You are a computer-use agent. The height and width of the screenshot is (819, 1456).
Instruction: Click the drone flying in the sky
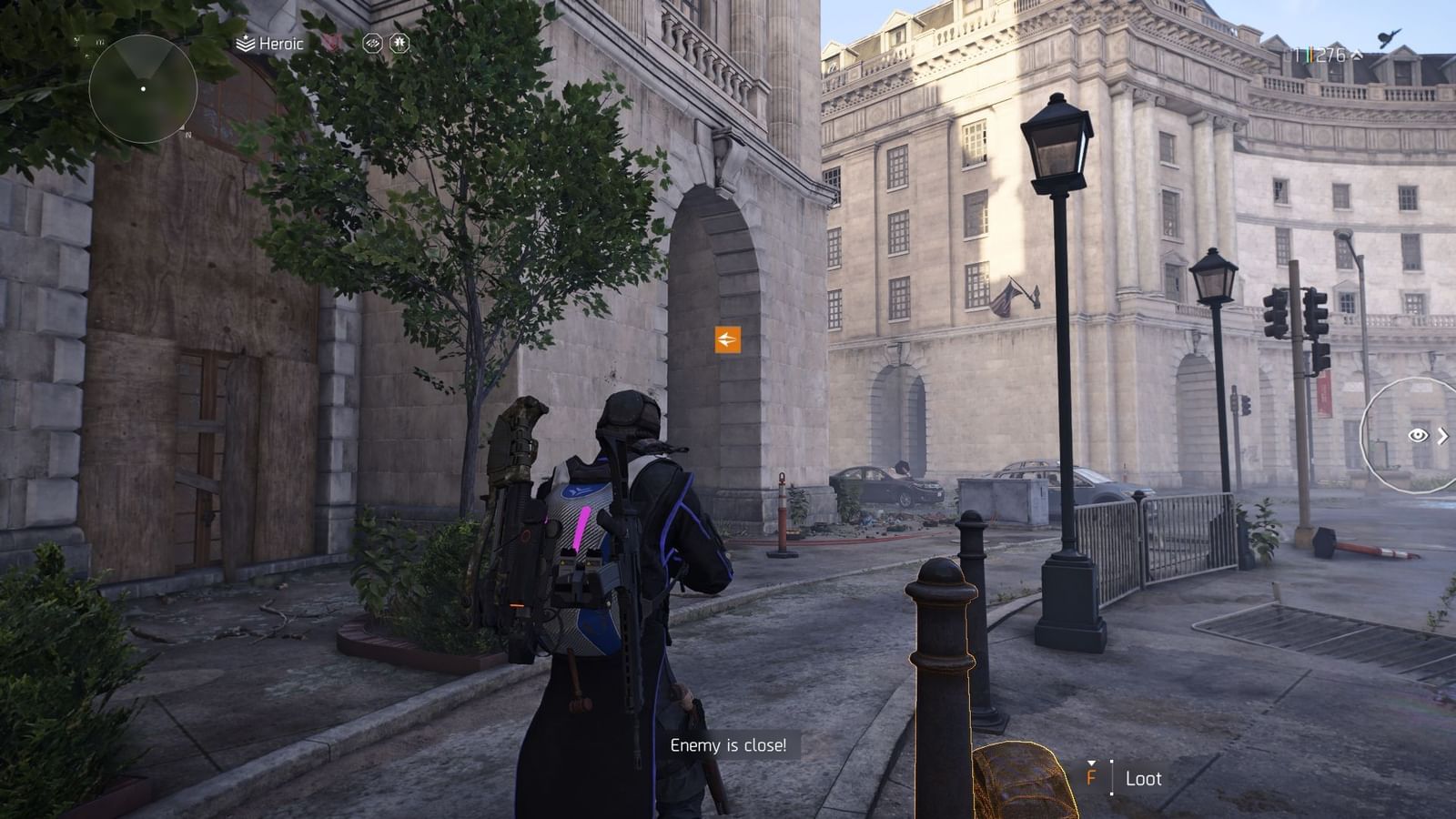click(x=1390, y=39)
